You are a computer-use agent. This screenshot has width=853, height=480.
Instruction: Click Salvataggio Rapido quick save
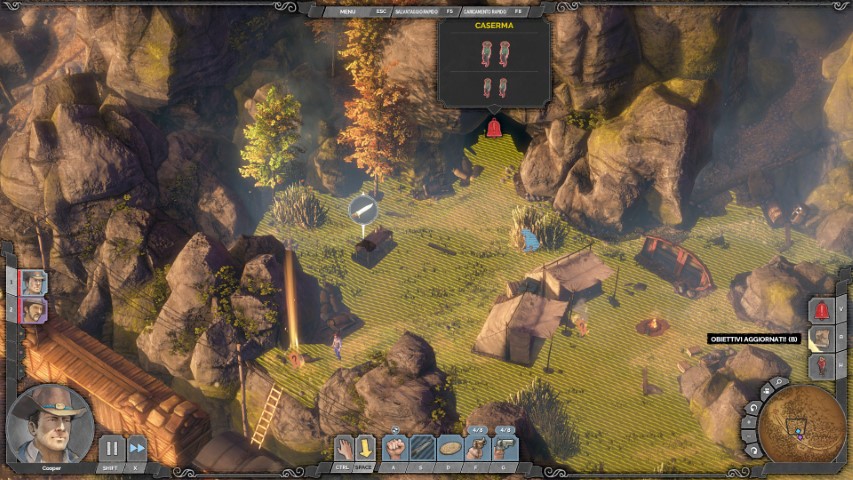[417, 11]
